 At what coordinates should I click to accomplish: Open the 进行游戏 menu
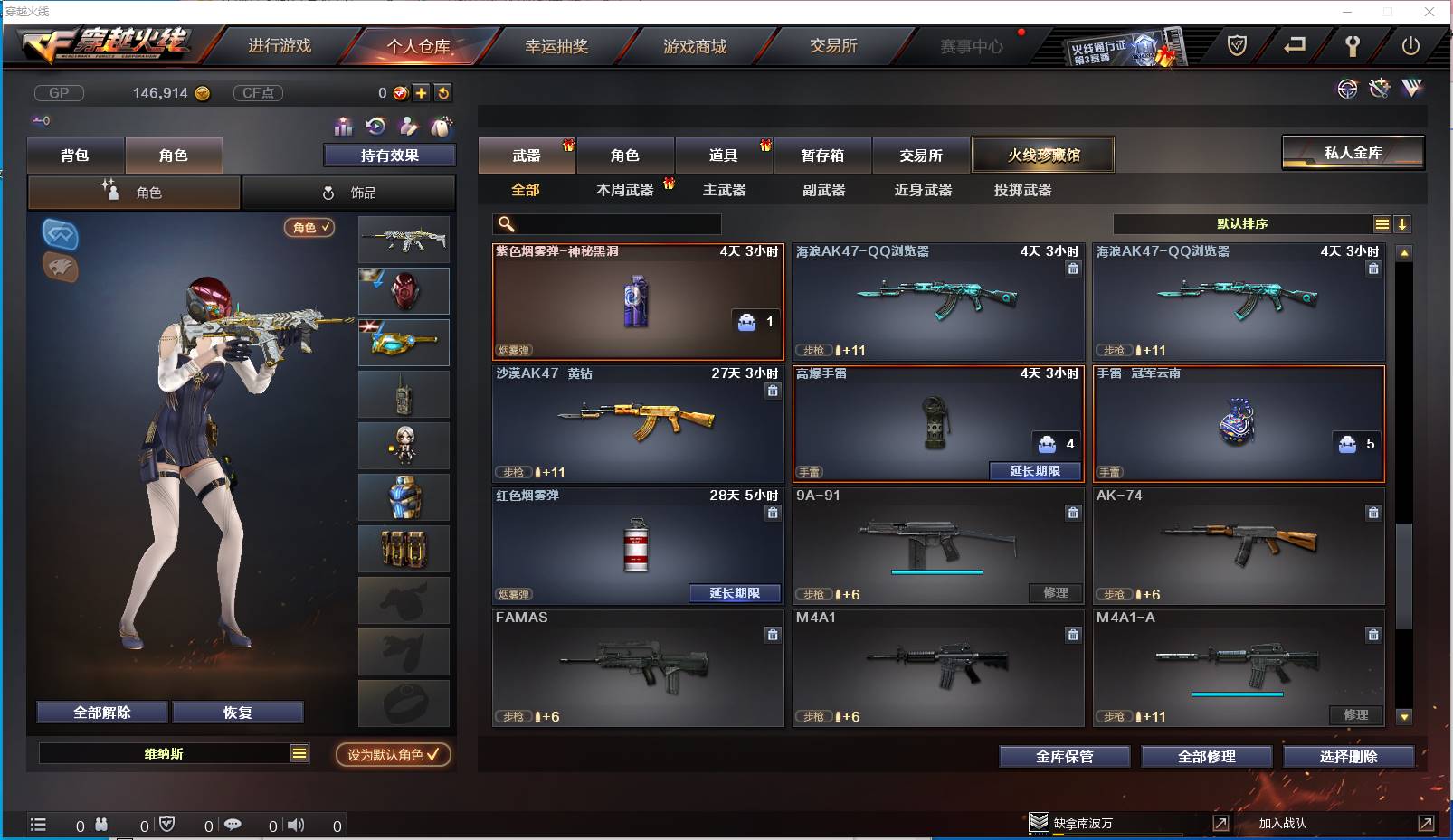pos(280,46)
